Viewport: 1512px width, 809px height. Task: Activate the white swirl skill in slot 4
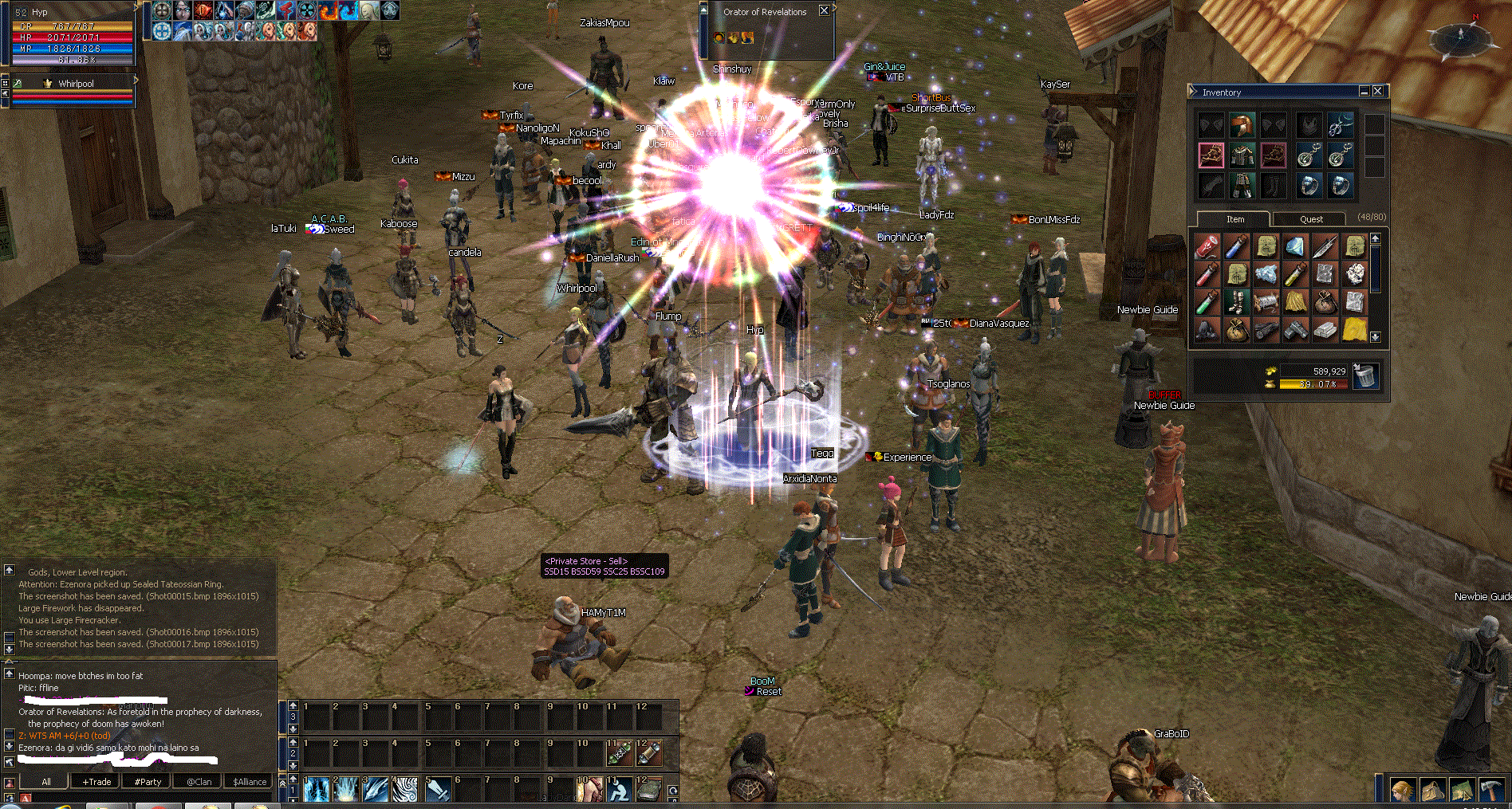pos(406,790)
